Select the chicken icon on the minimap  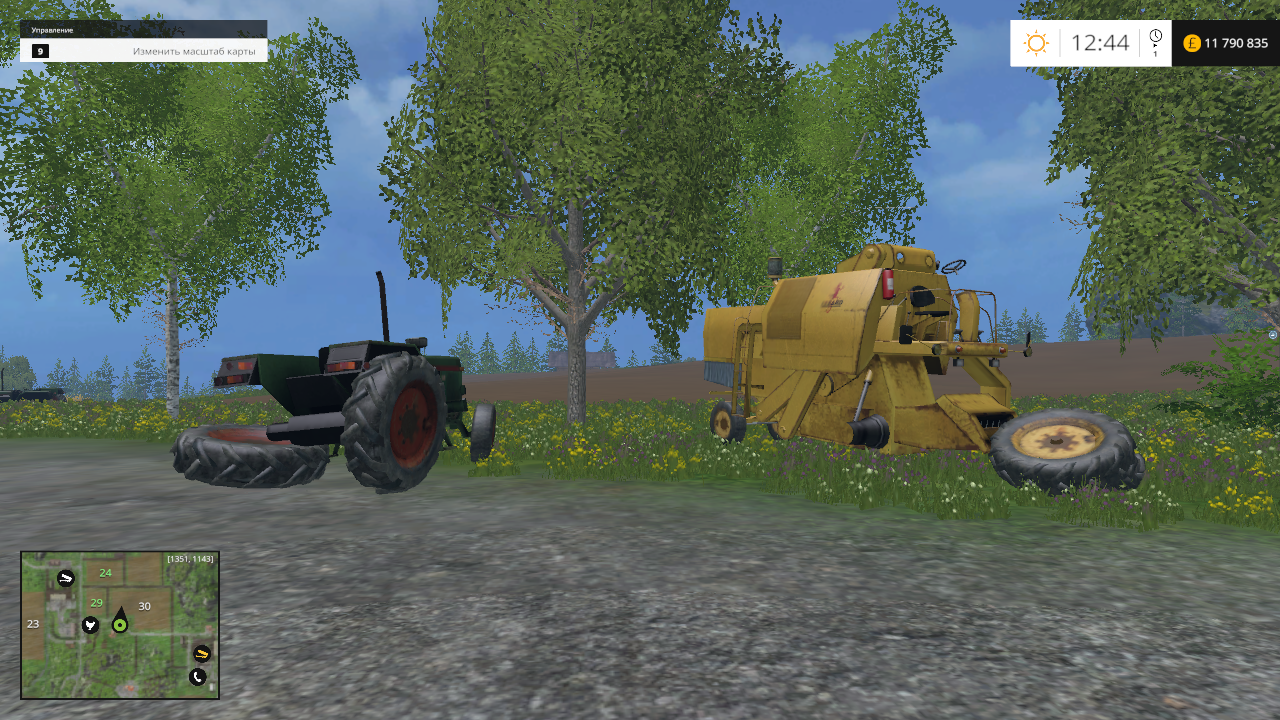tap(90, 626)
